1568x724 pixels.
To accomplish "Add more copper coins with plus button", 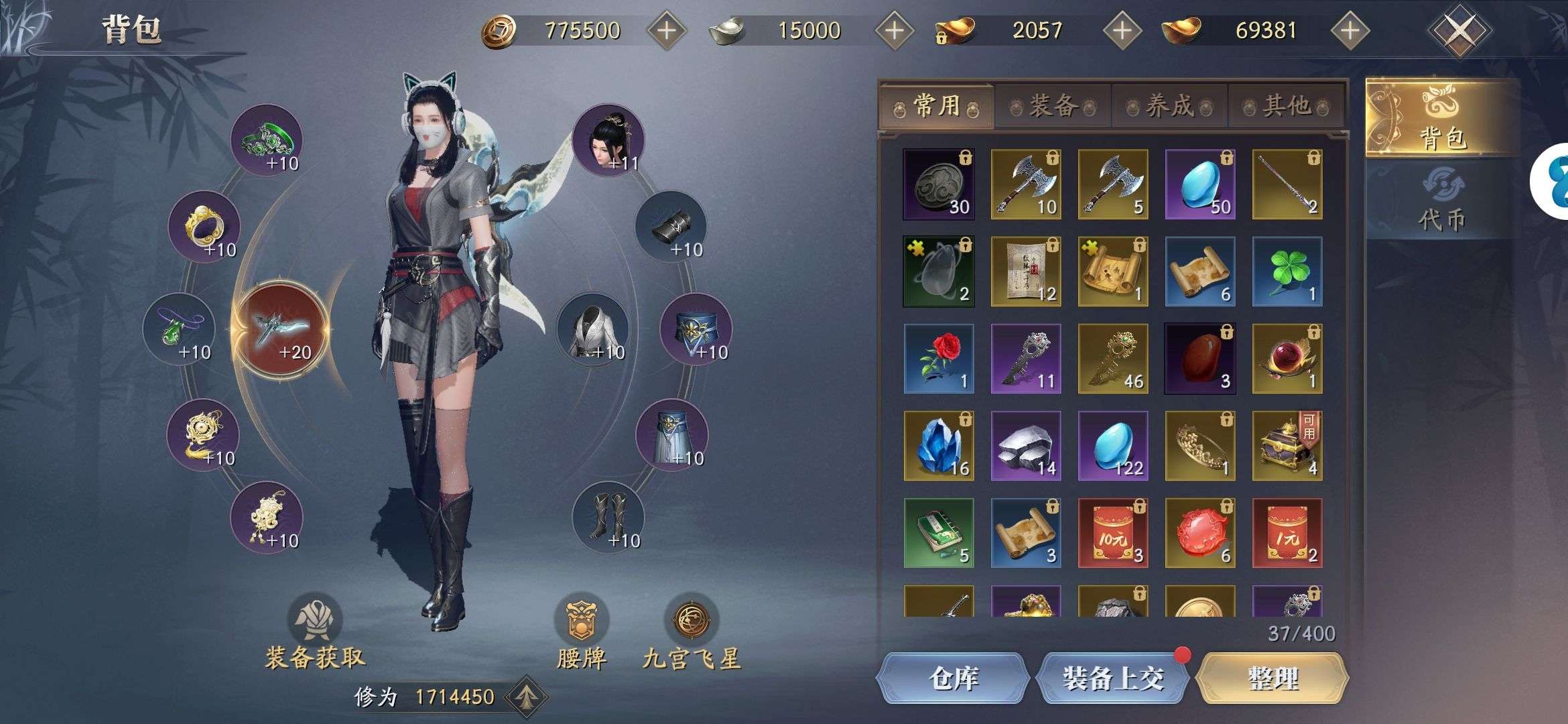I will (x=666, y=30).
